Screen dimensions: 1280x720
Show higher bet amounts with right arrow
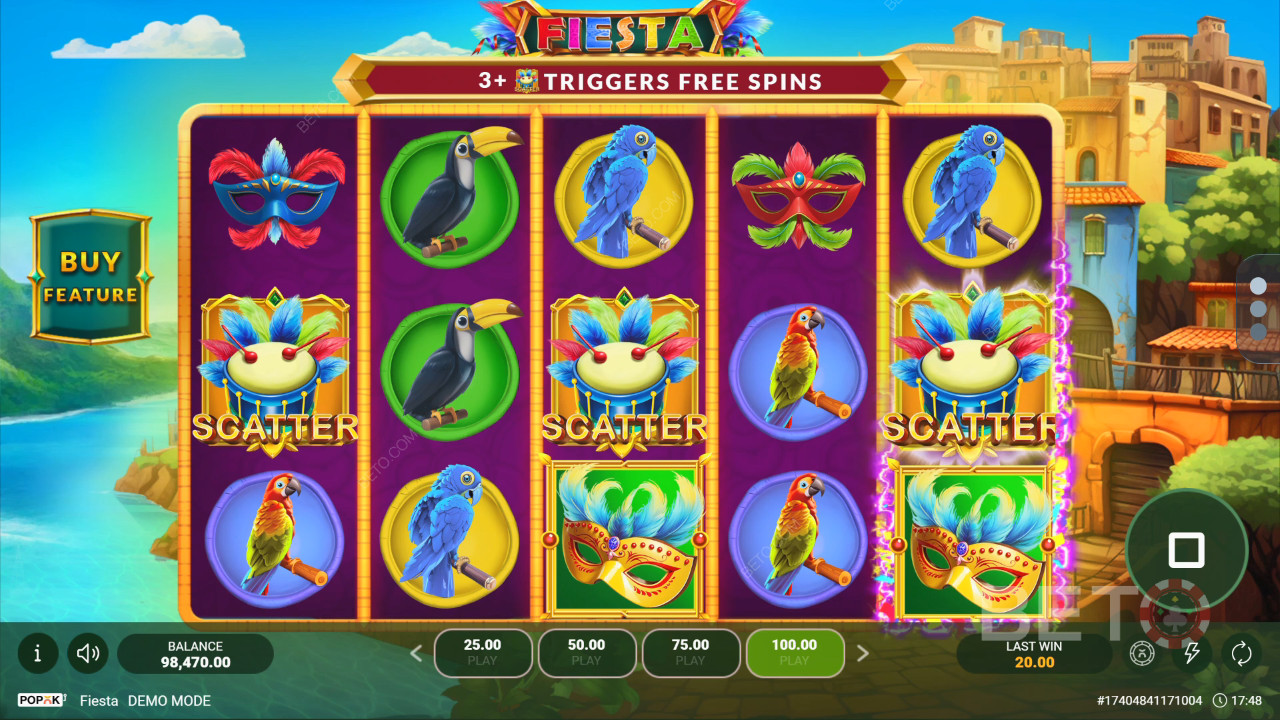click(x=863, y=654)
